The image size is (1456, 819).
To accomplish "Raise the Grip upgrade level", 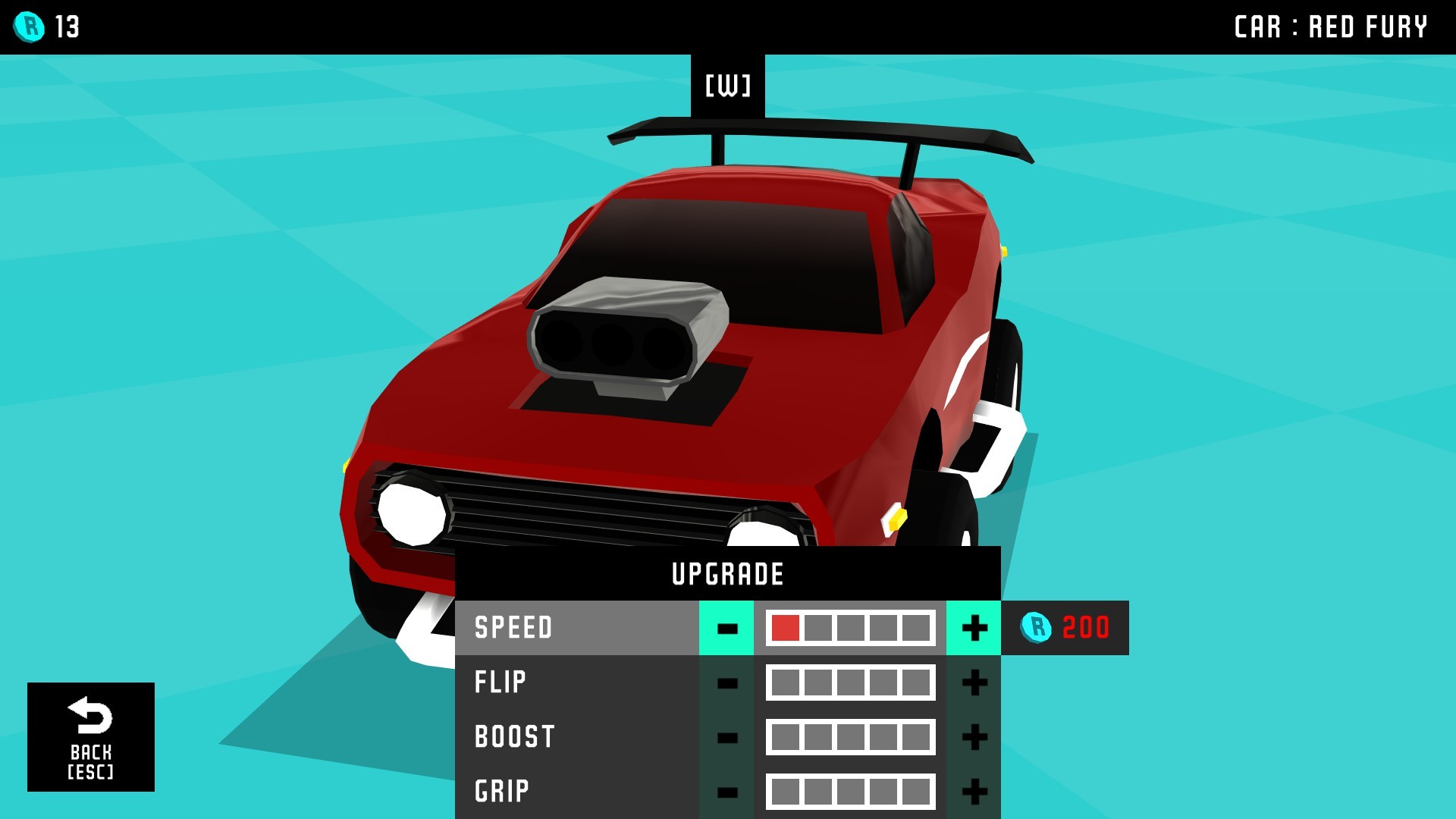I will click(x=974, y=792).
